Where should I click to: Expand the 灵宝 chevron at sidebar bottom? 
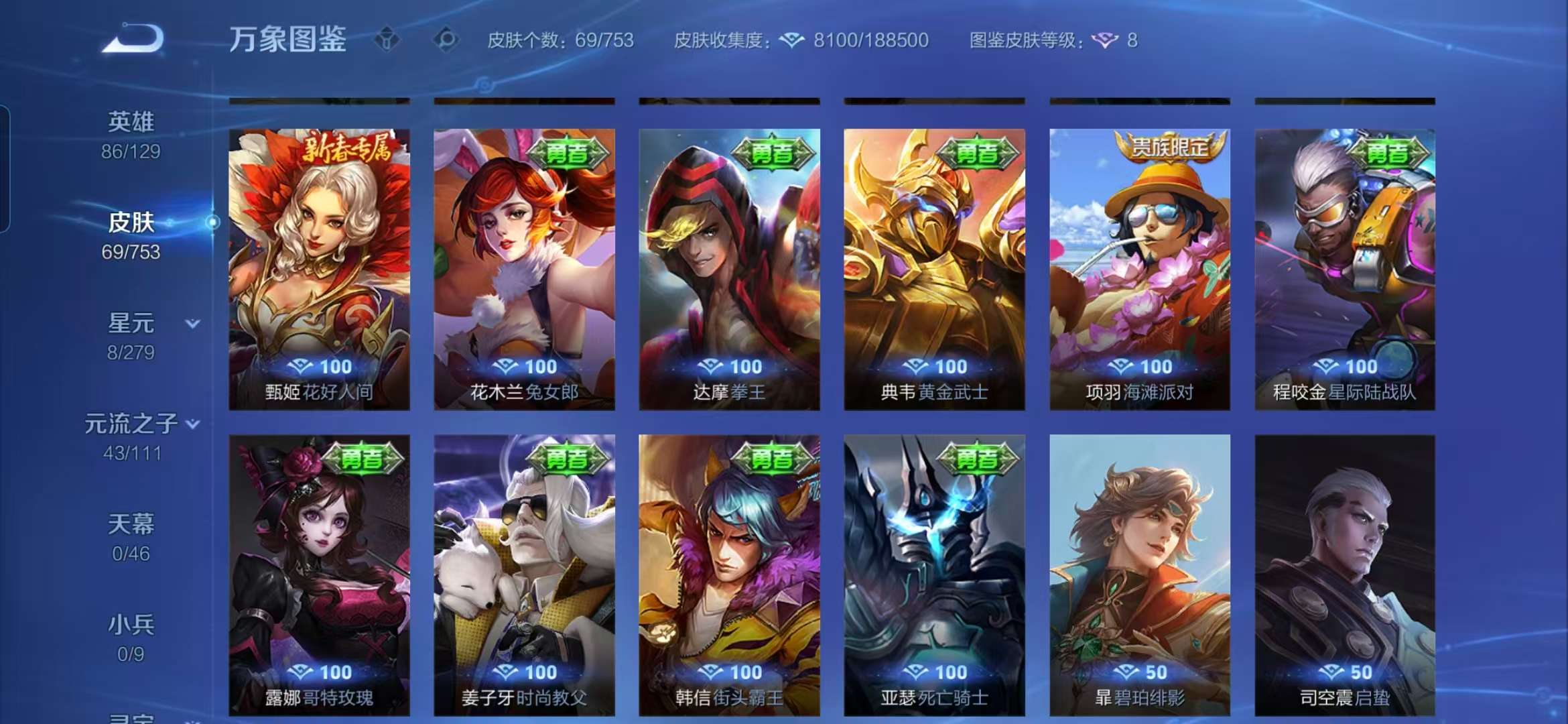[193, 719]
